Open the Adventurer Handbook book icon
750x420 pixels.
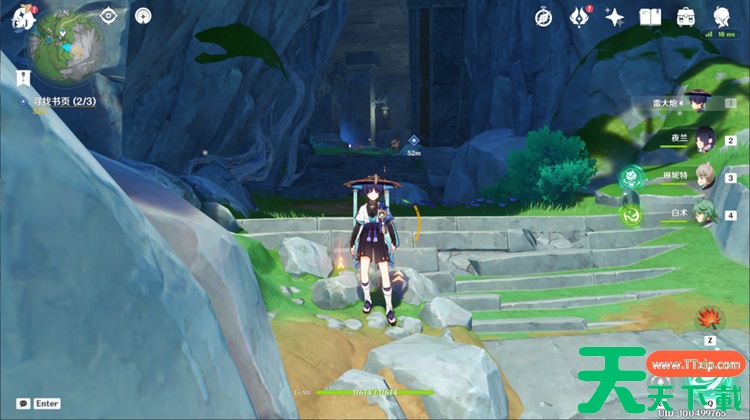651,17
